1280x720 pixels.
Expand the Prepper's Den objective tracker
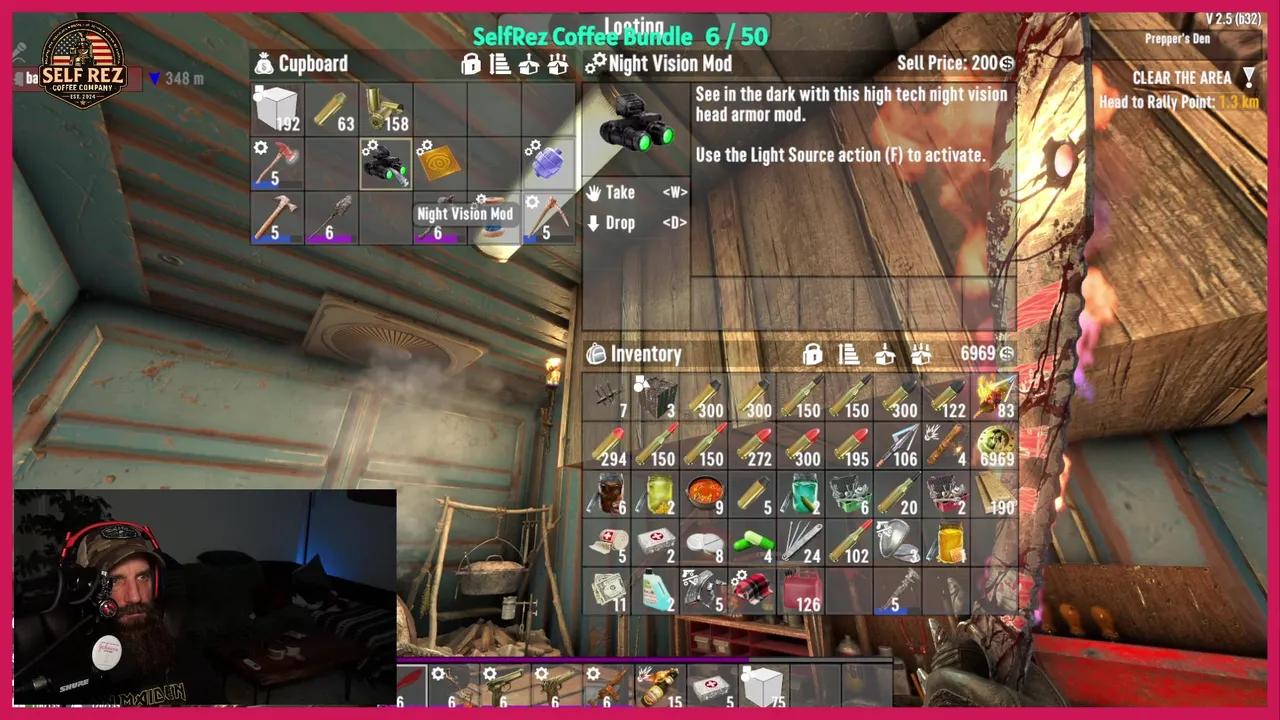(x=1177, y=39)
